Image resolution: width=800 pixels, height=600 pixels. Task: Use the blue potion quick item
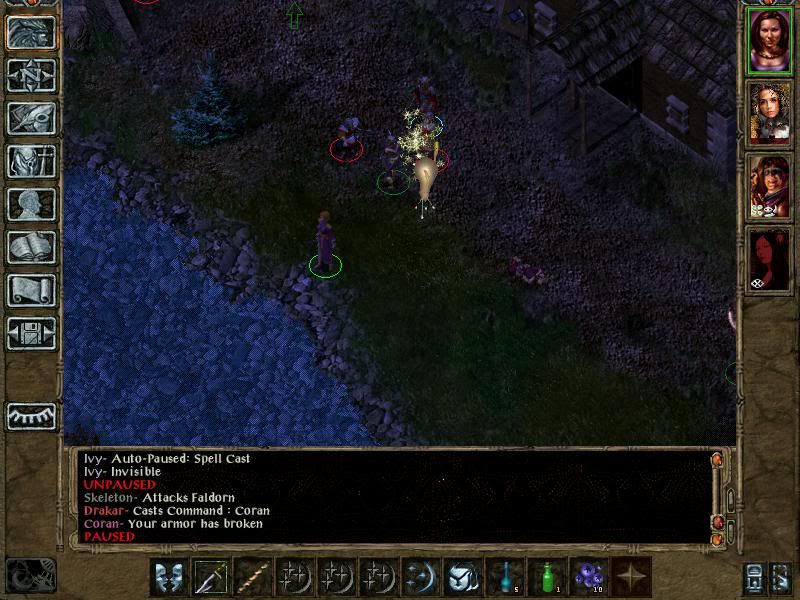[x=506, y=577]
